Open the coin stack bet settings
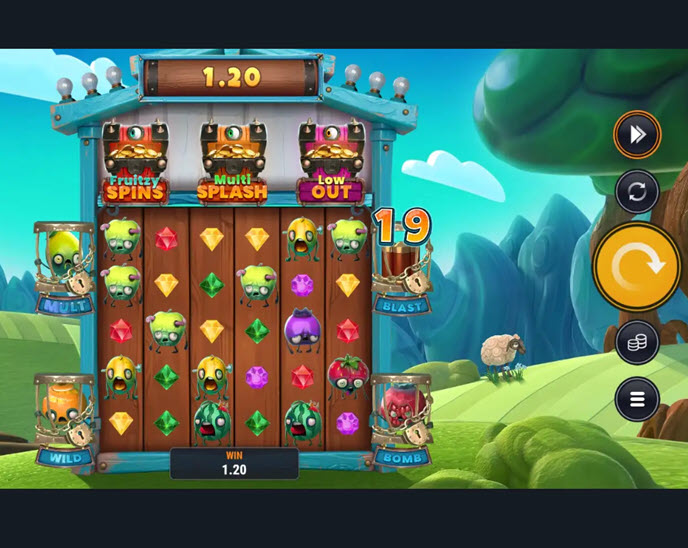The width and height of the screenshot is (688, 548). click(x=637, y=342)
